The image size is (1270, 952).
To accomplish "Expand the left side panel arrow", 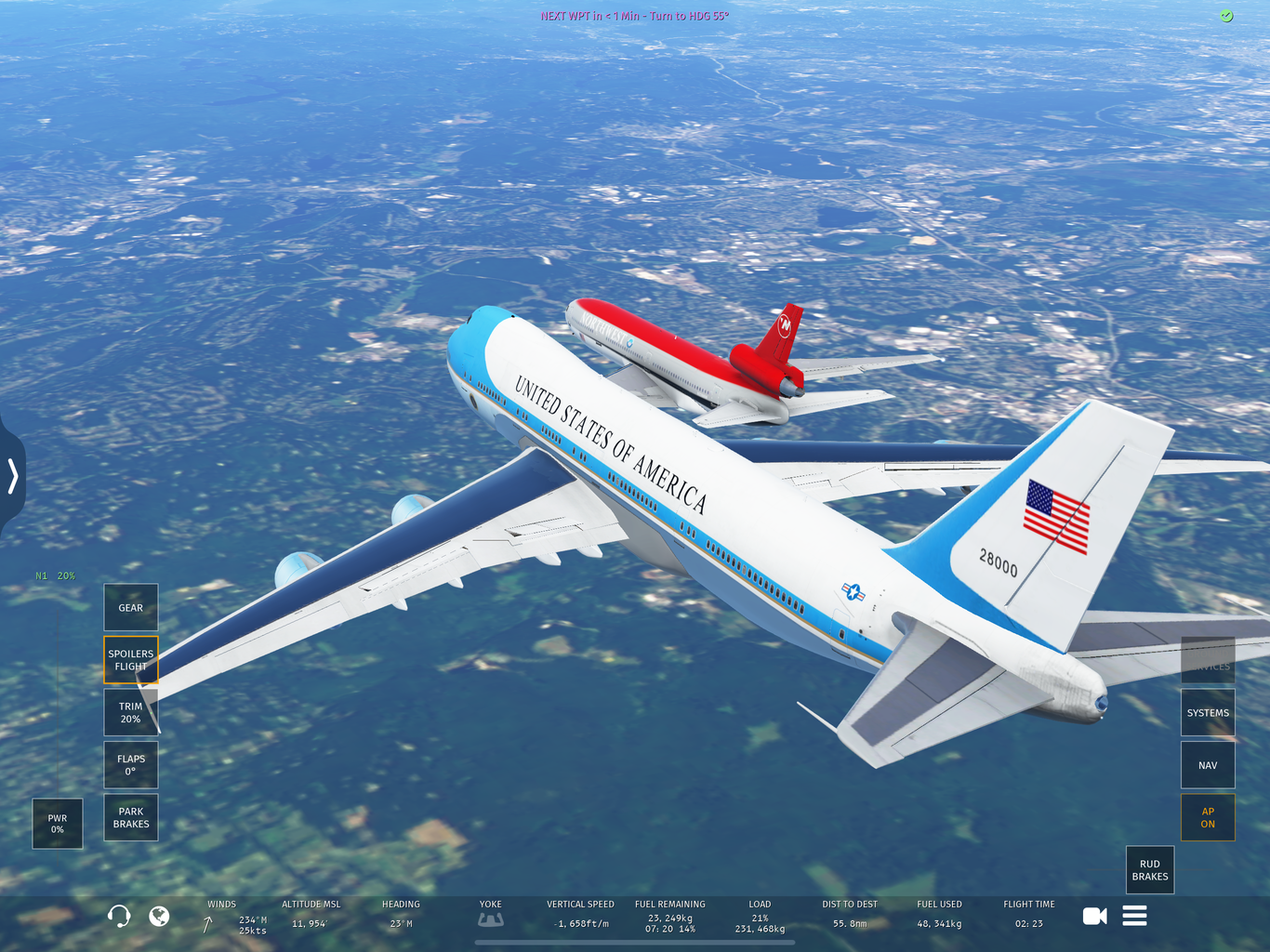I will pyautogui.click(x=13, y=476).
